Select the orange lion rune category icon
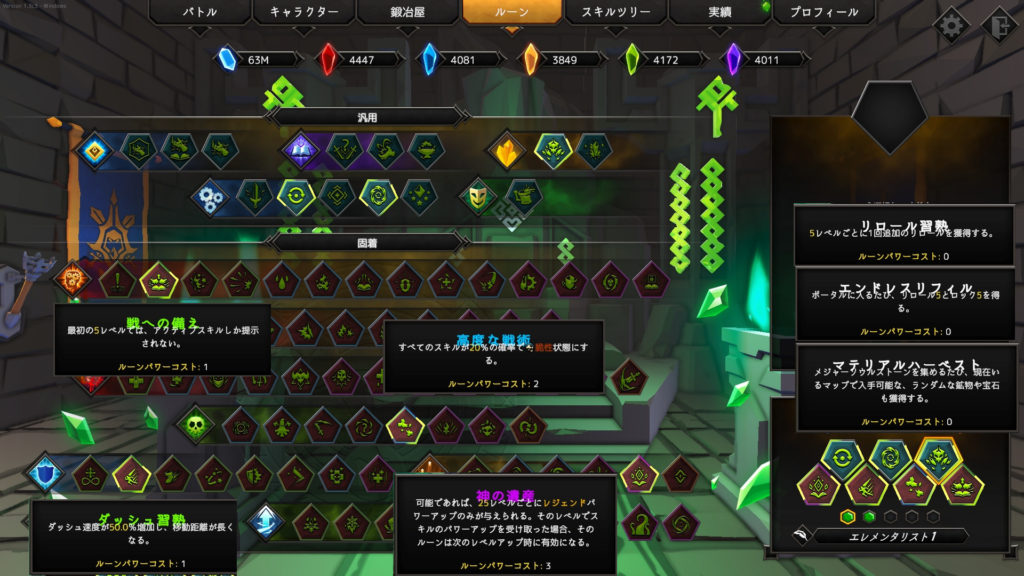1024x576 pixels. pyautogui.click(x=72, y=278)
